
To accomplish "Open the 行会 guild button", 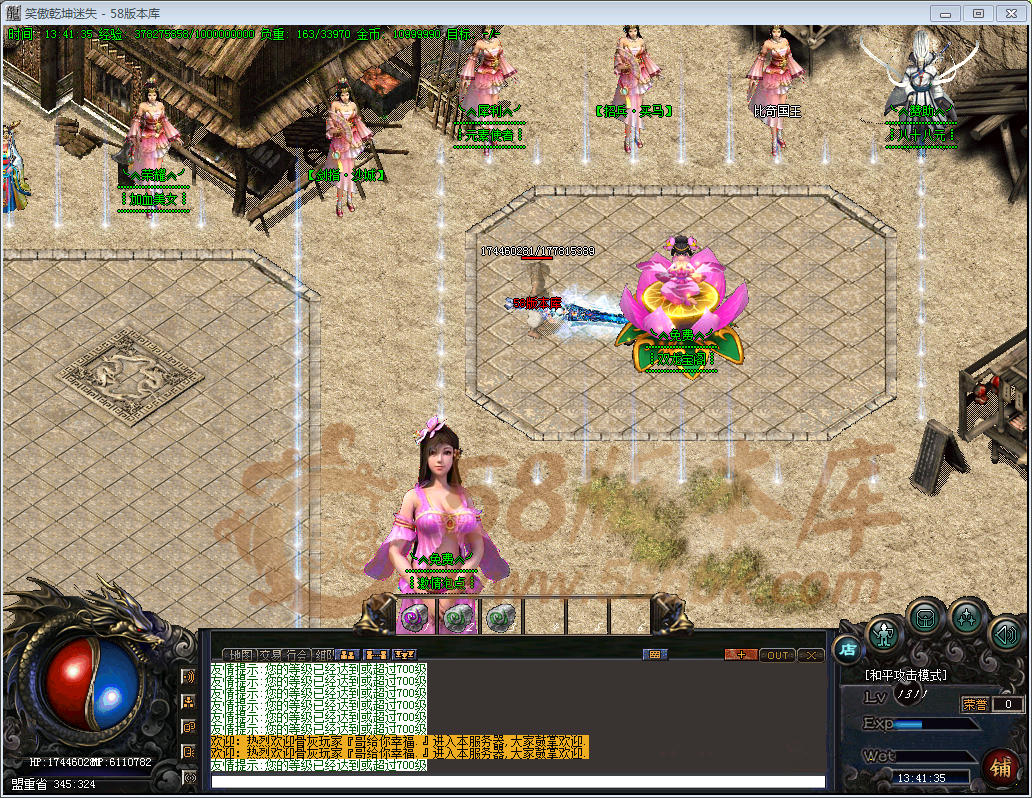I will [297, 655].
